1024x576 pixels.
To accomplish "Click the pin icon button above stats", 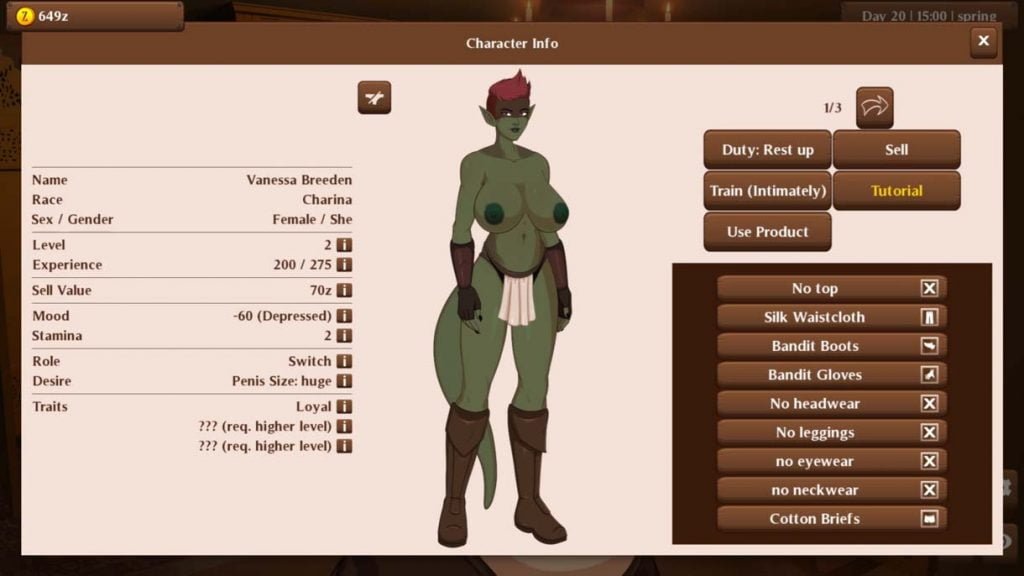I will click(x=374, y=98).
